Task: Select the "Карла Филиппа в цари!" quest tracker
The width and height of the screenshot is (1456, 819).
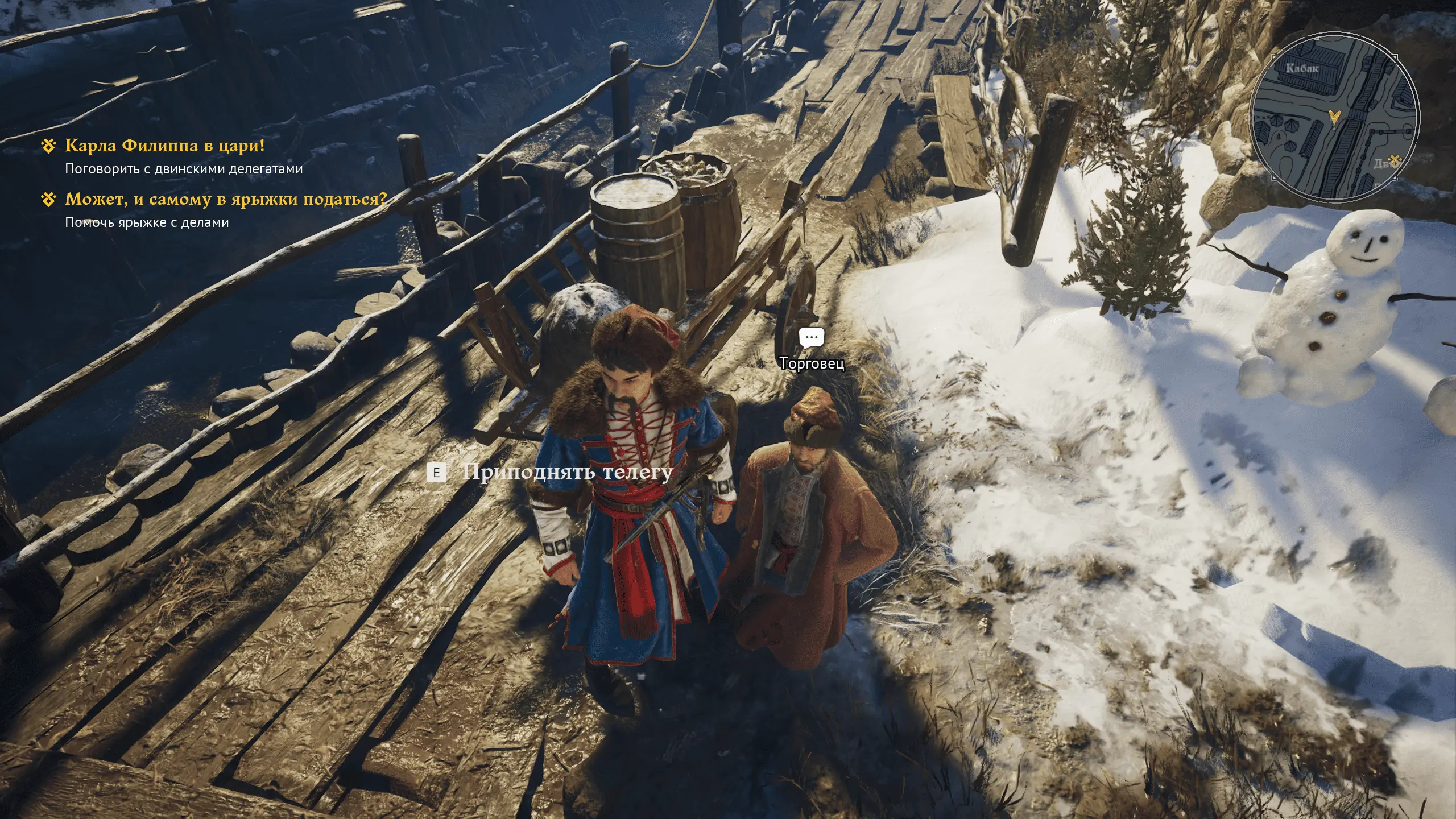Action: click(164, 146)
